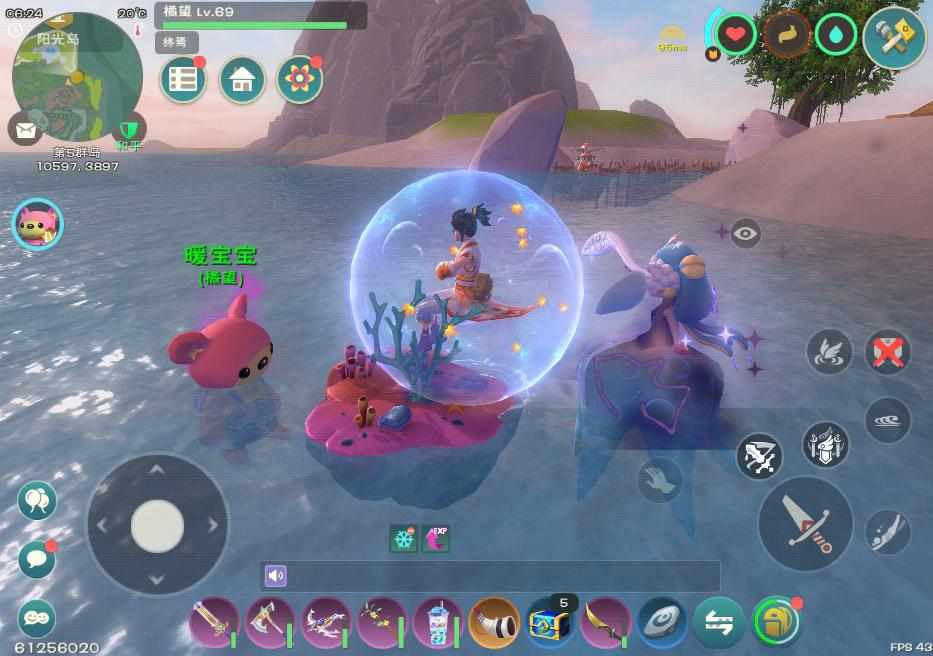Toggle the eye visibility icon

(x=745, y=233)
